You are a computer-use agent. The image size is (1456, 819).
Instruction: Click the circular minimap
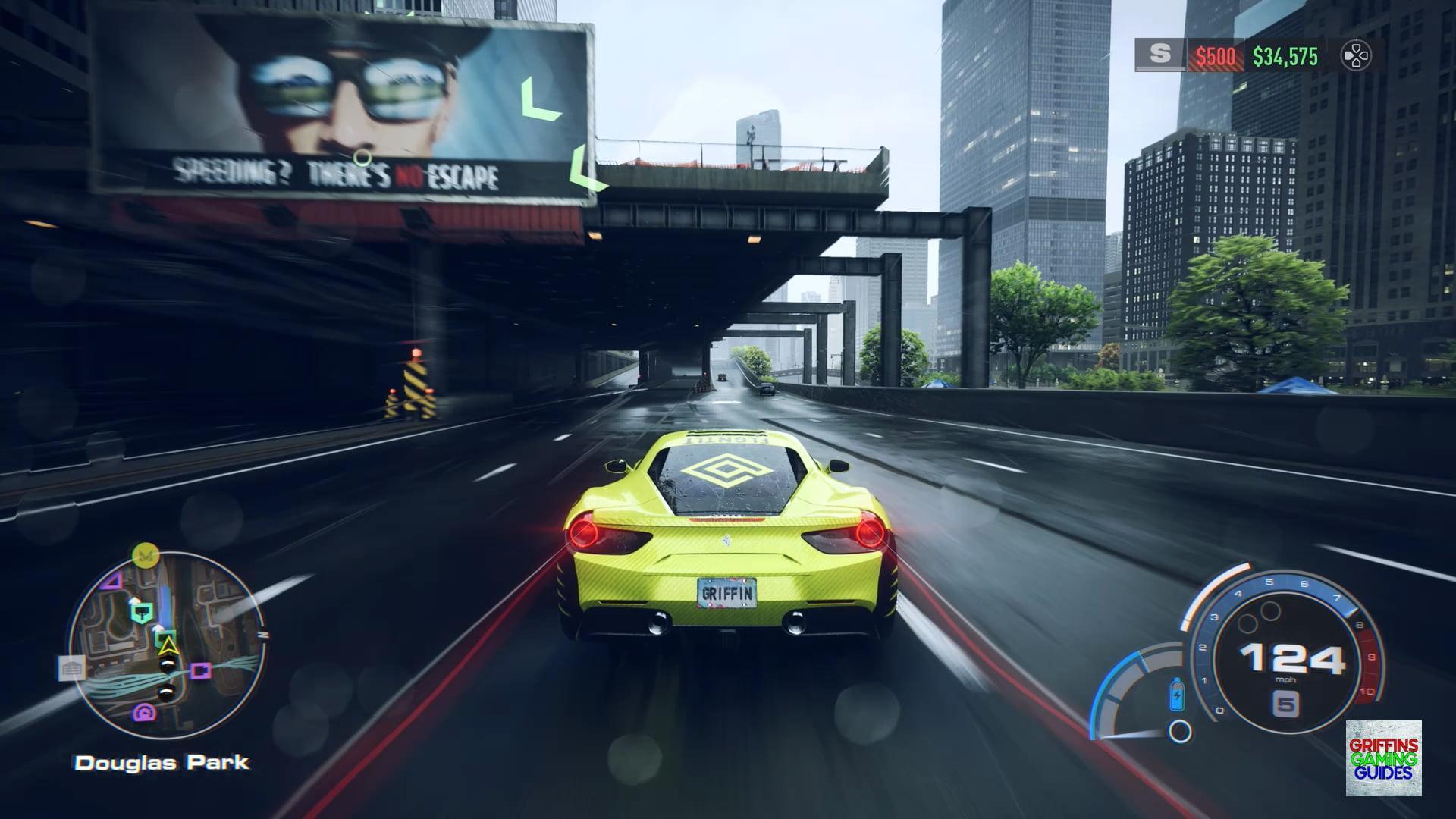[x=167, y=648]
